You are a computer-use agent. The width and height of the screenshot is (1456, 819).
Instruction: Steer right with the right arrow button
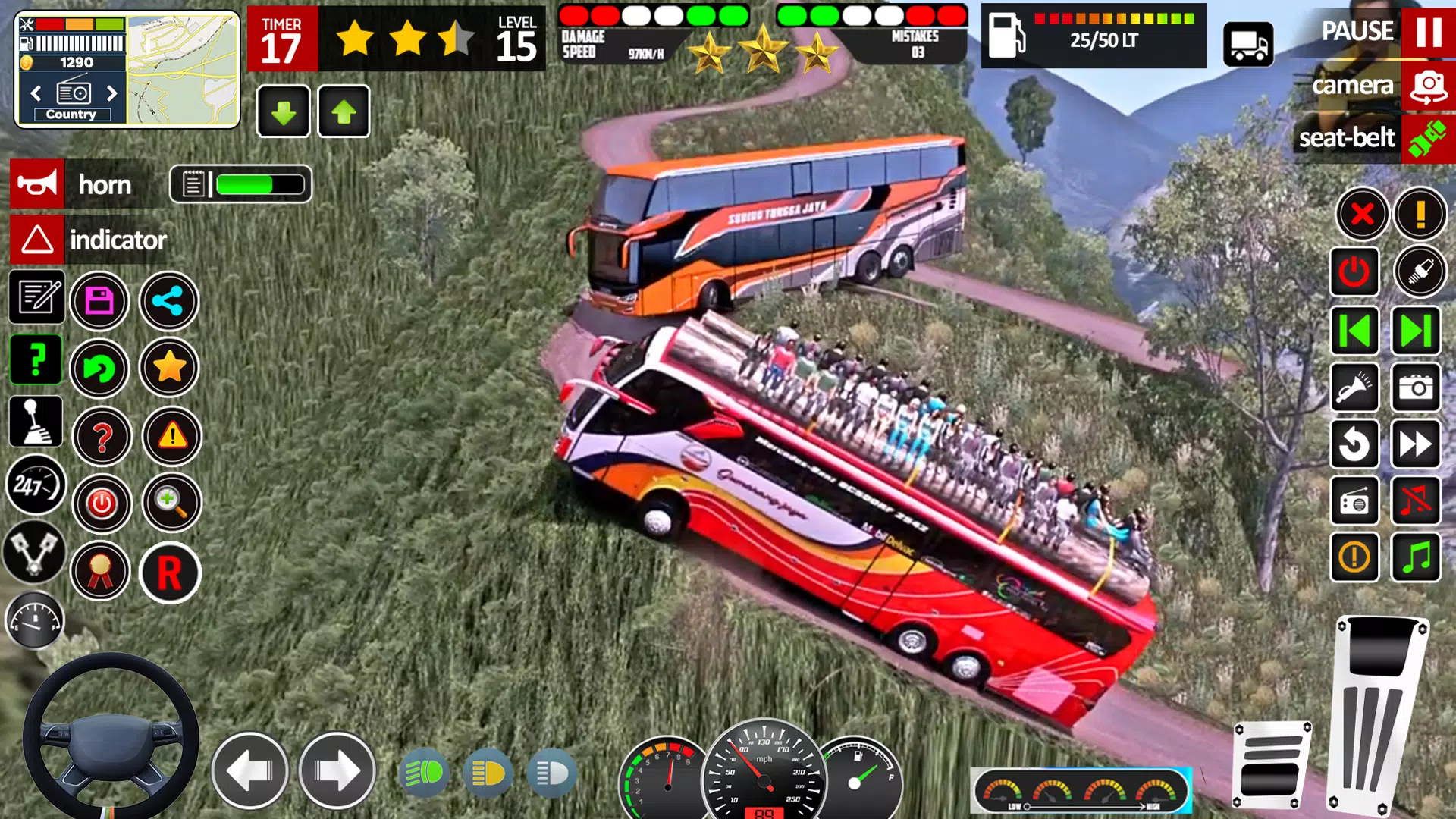point(337,771)
